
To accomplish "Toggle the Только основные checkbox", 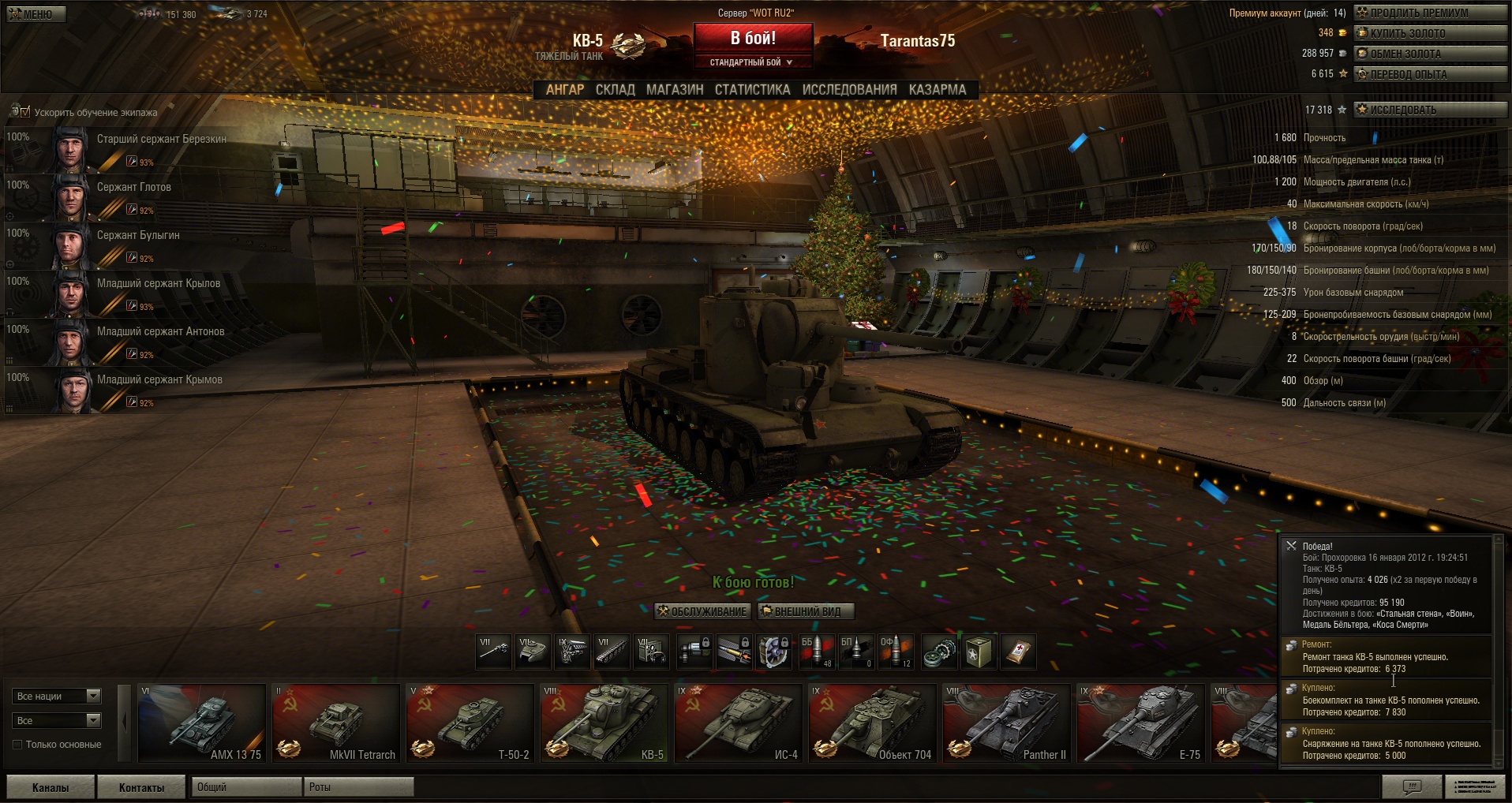I will 17,745.
